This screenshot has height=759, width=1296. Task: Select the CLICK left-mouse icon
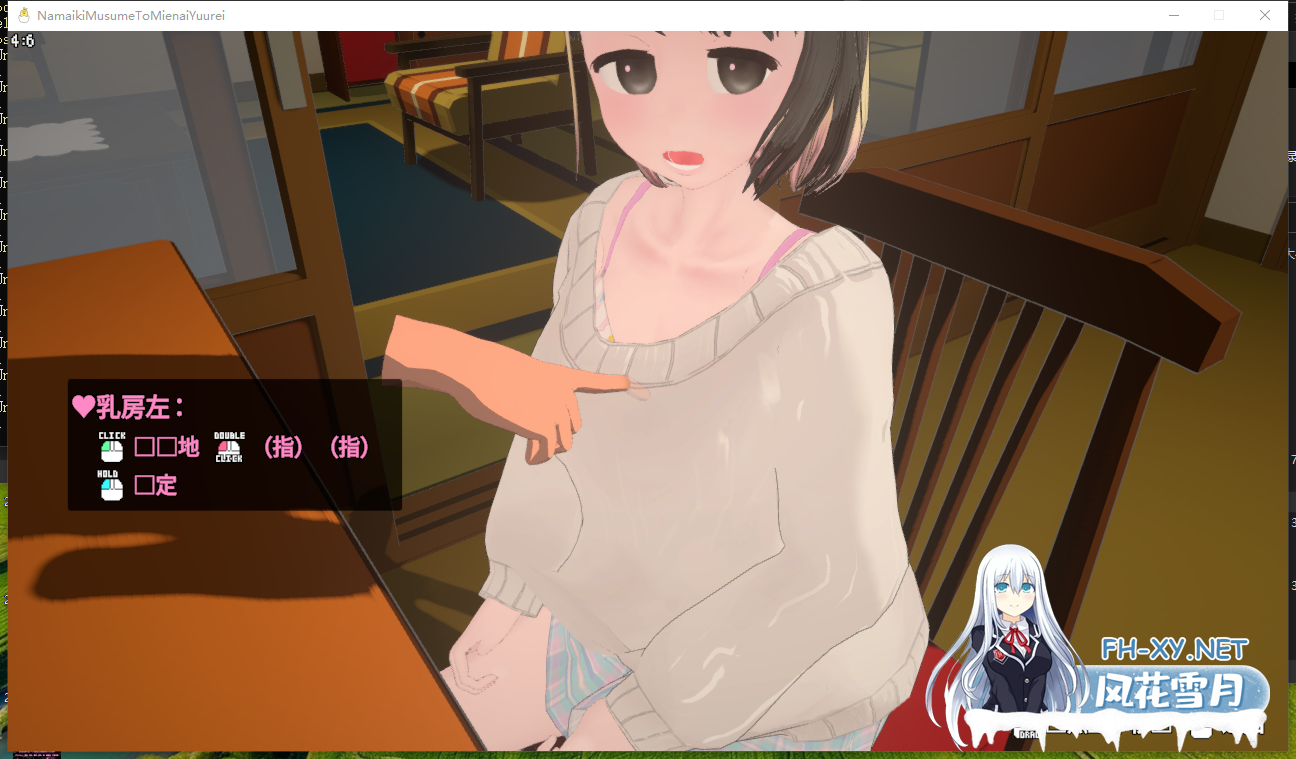[x=110, y=450]
